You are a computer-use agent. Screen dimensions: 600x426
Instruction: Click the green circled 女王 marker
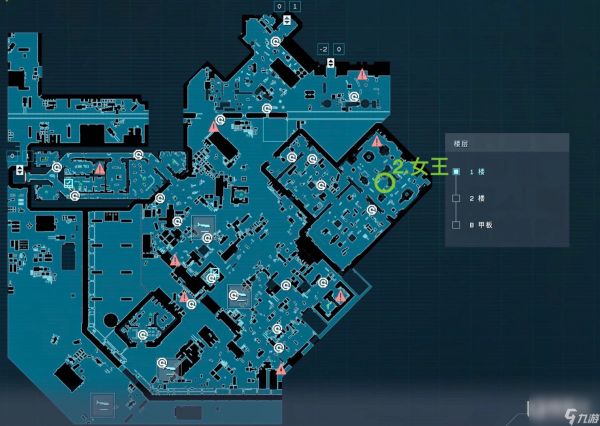384,182
